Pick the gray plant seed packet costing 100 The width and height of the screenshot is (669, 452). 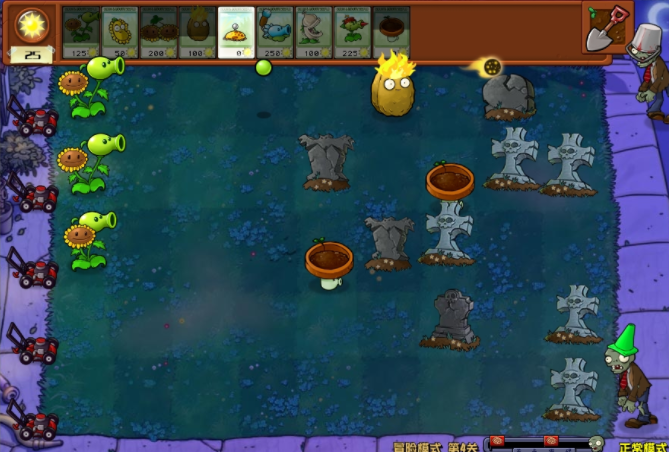(x=314, y=31)
